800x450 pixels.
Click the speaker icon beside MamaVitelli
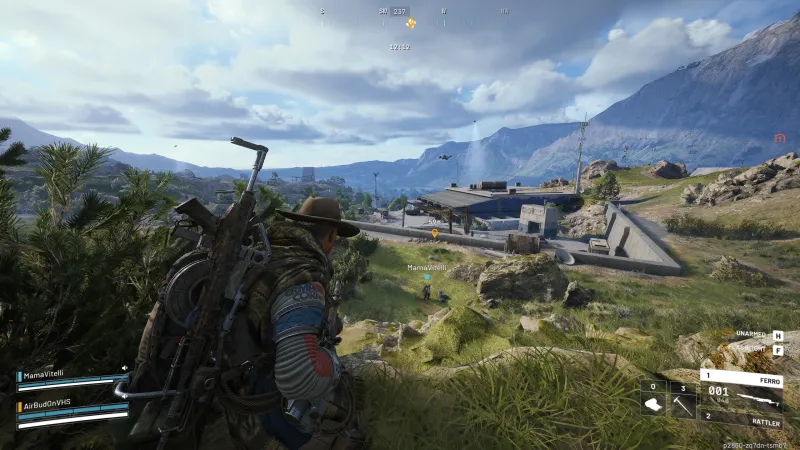pos(124,368)
